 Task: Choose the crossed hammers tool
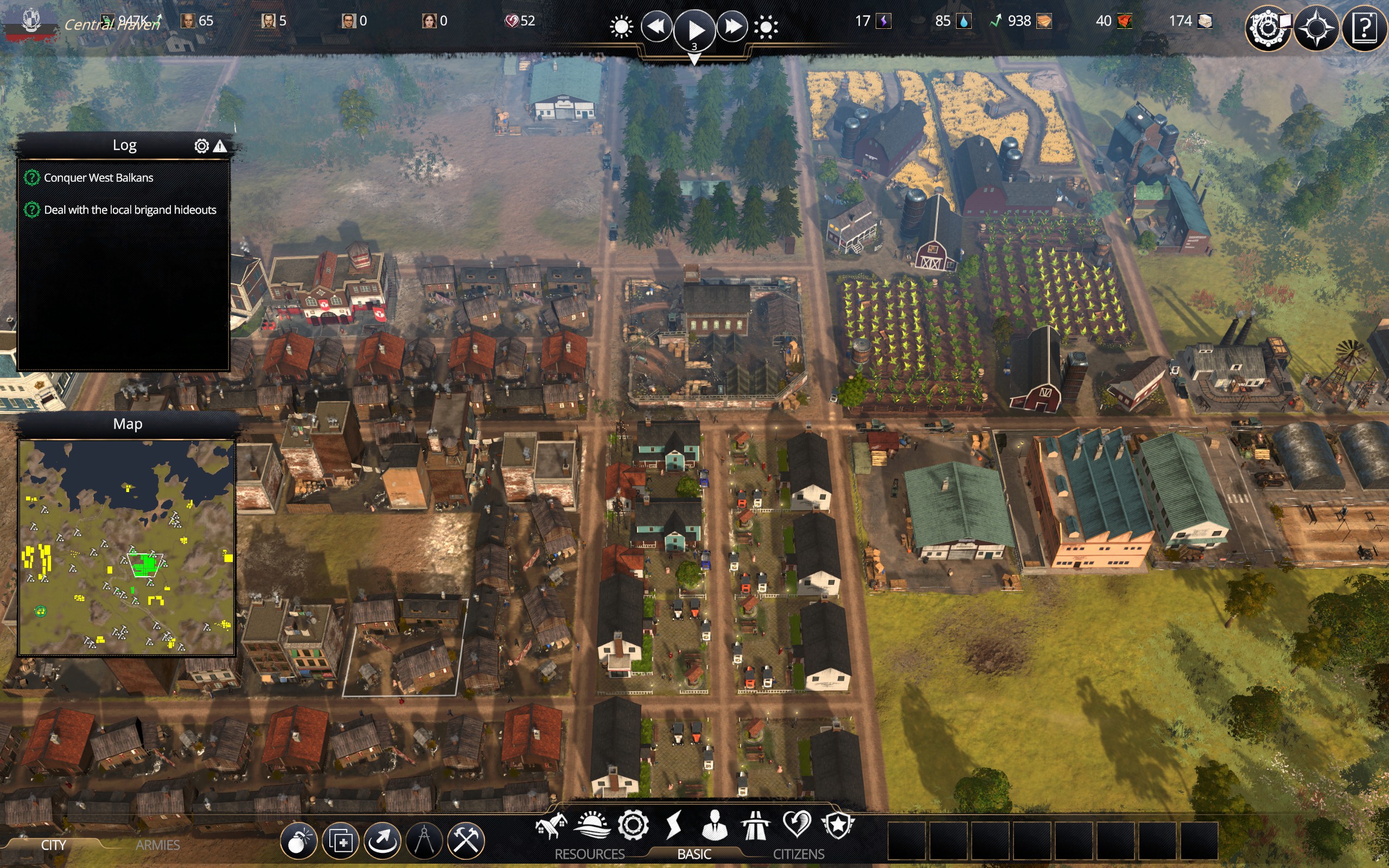click(x=466, y=841)
